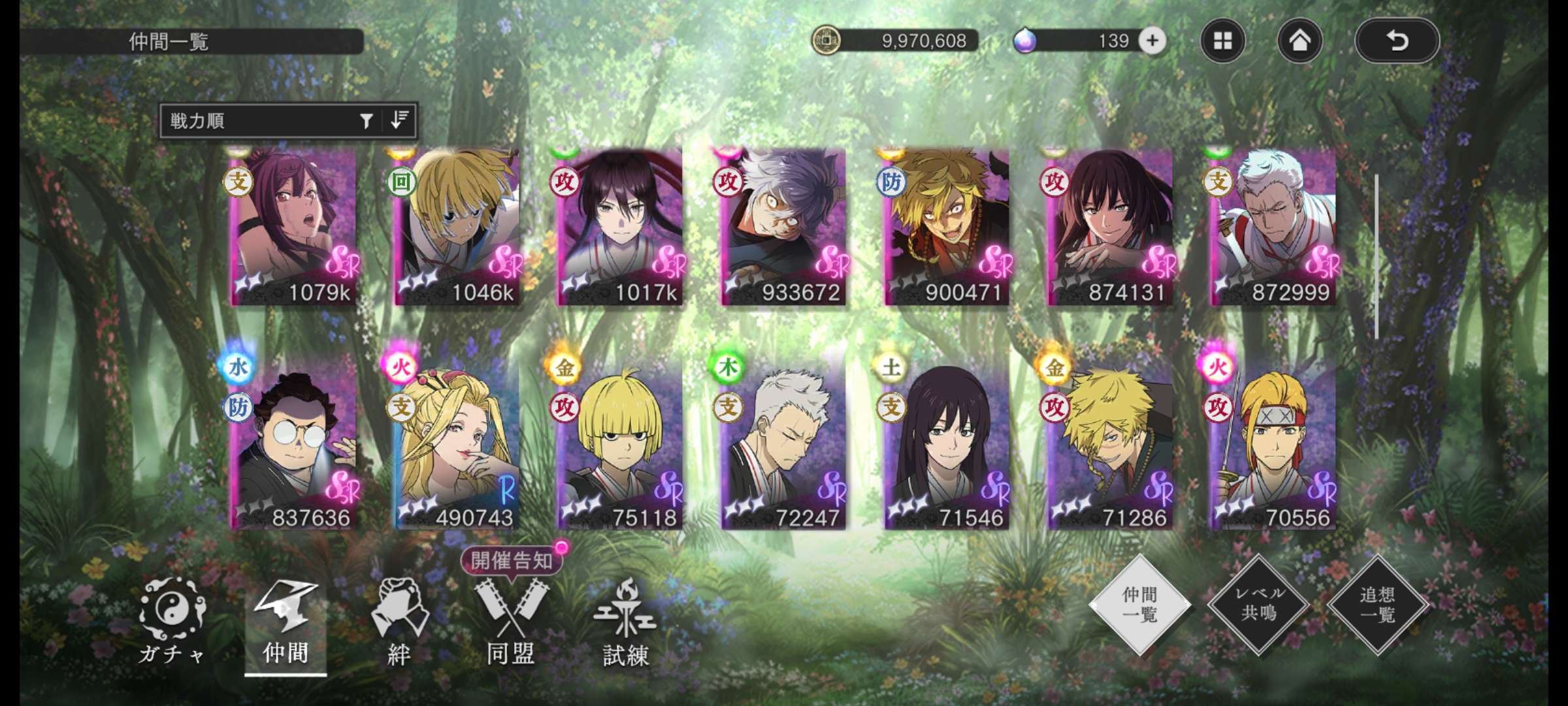1568x706 pixels.
Task: Select the blonde healer card with 1046k
Action: (x=457, y=226)
